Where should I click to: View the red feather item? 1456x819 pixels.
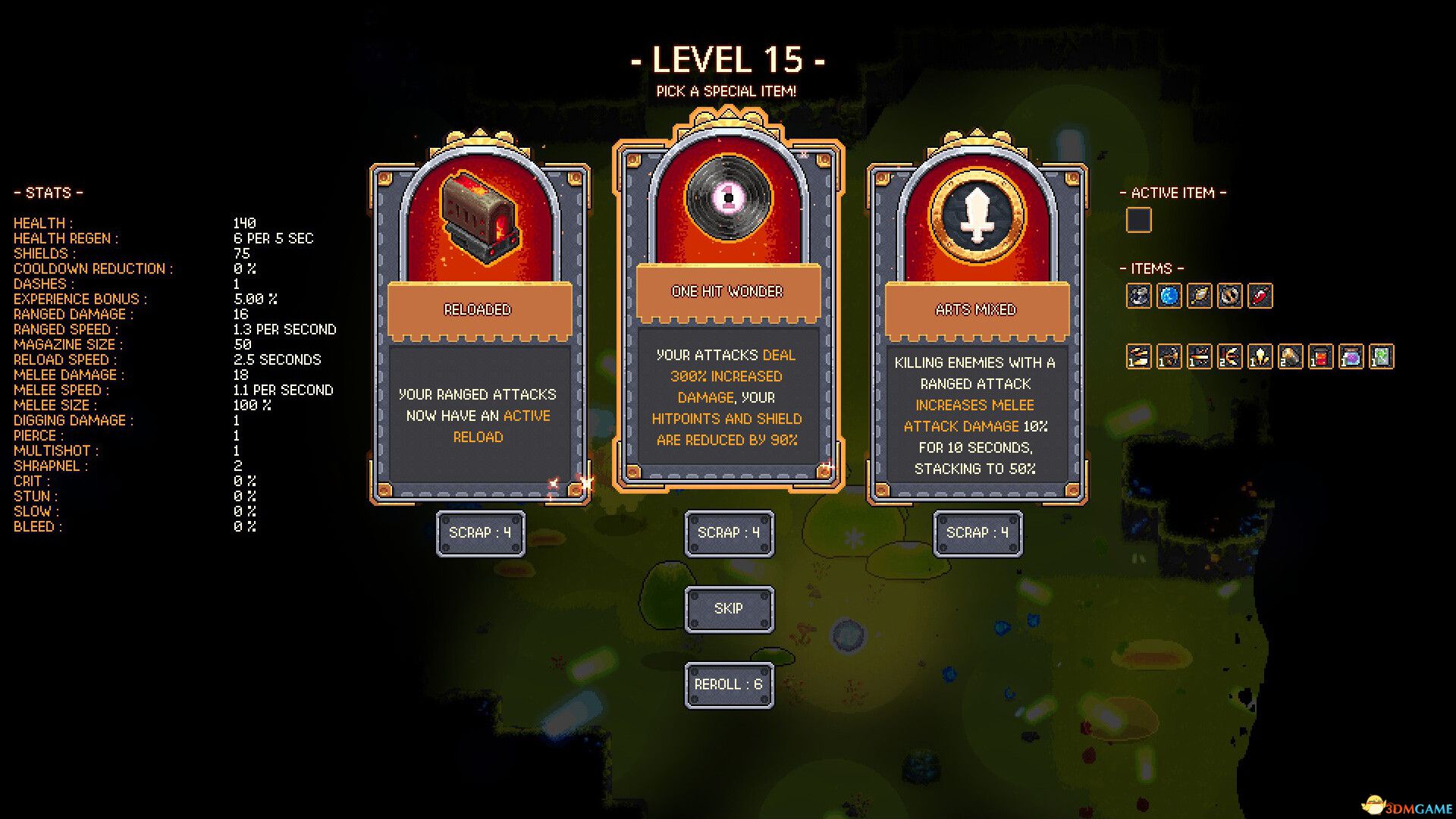1260,296
